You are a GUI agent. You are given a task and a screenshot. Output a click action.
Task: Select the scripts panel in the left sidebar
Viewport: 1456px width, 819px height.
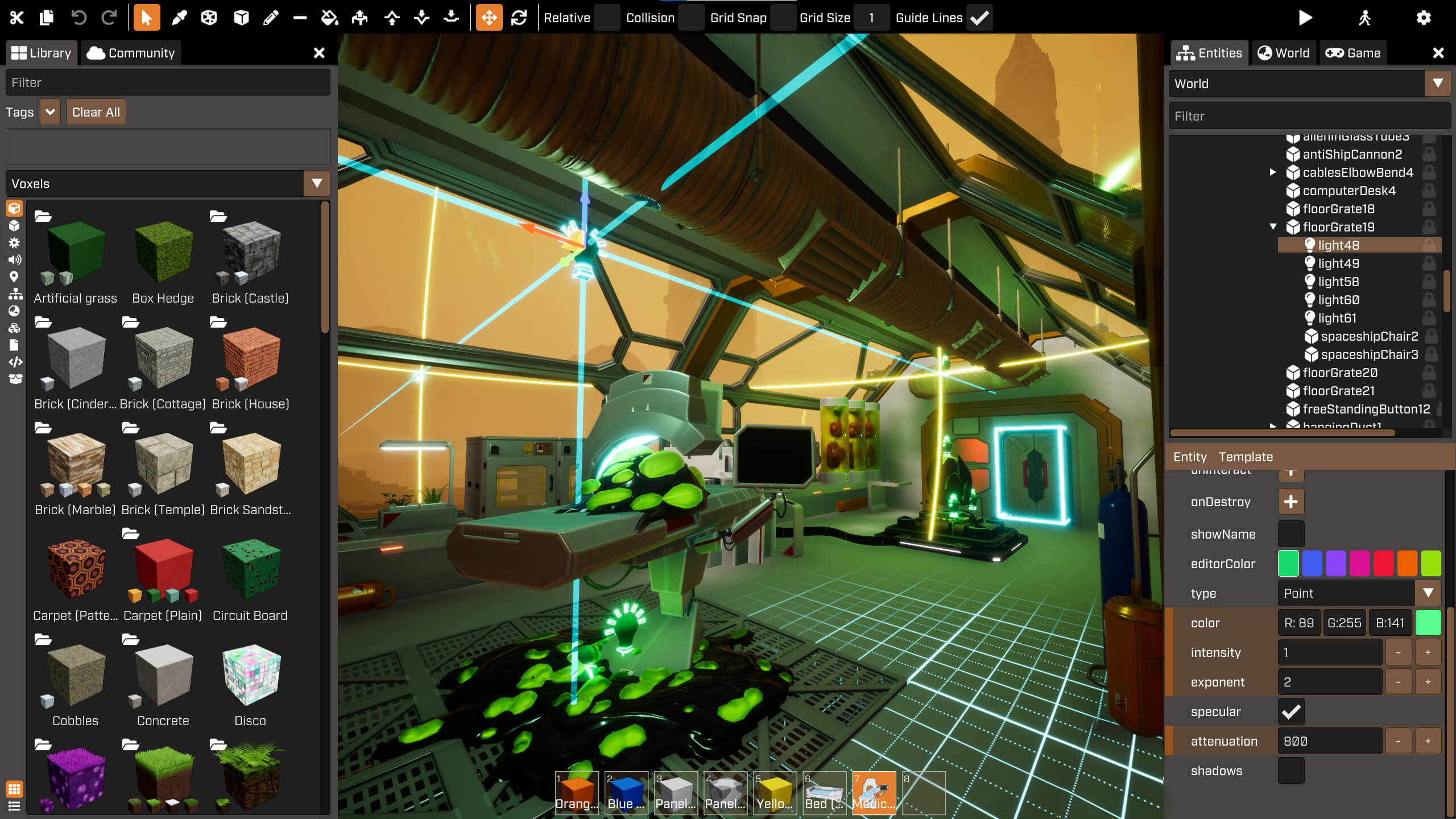click(x=15, y=362)
